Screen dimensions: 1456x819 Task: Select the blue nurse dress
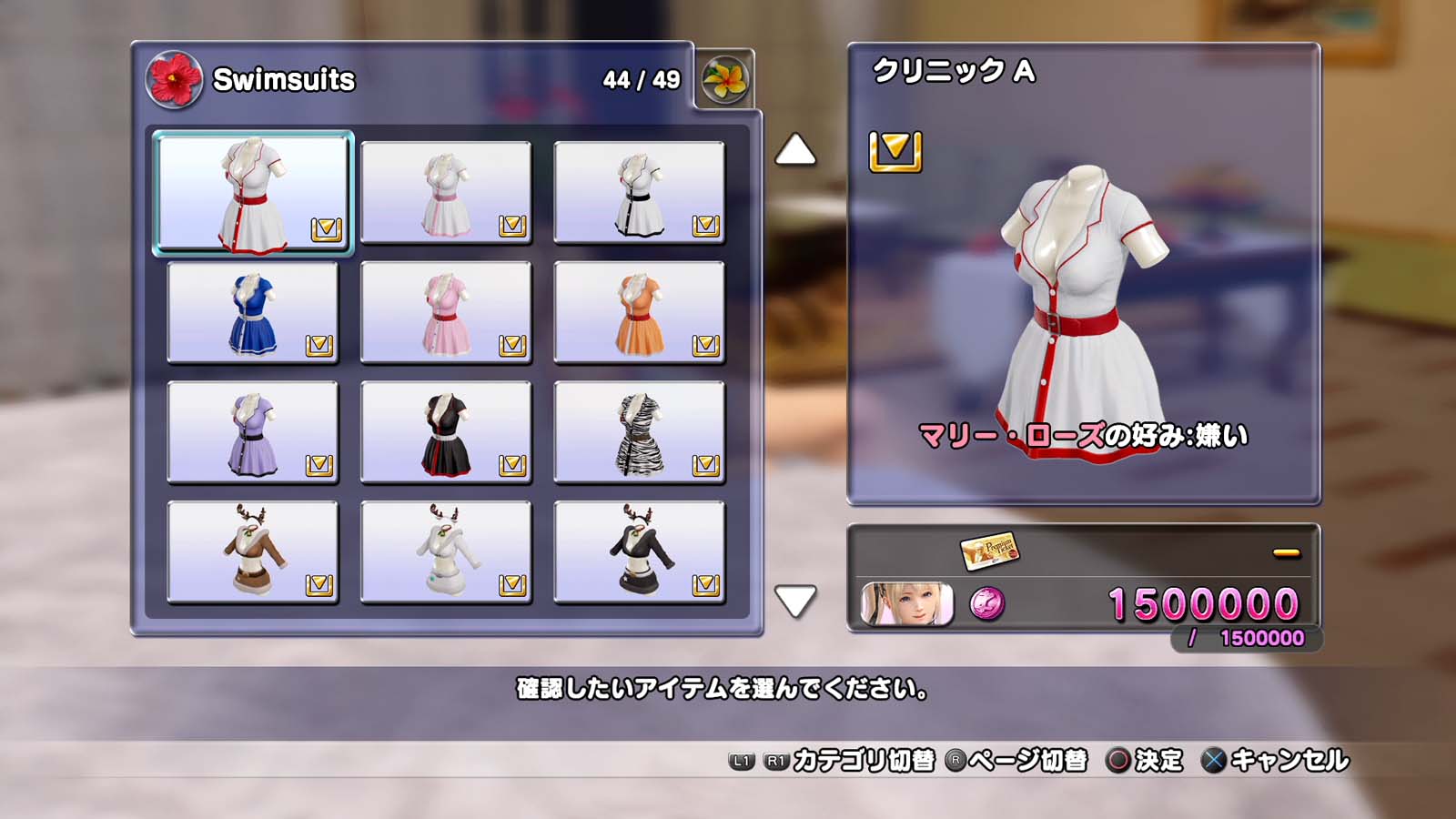pyautogui.click(x=253, y=313)
